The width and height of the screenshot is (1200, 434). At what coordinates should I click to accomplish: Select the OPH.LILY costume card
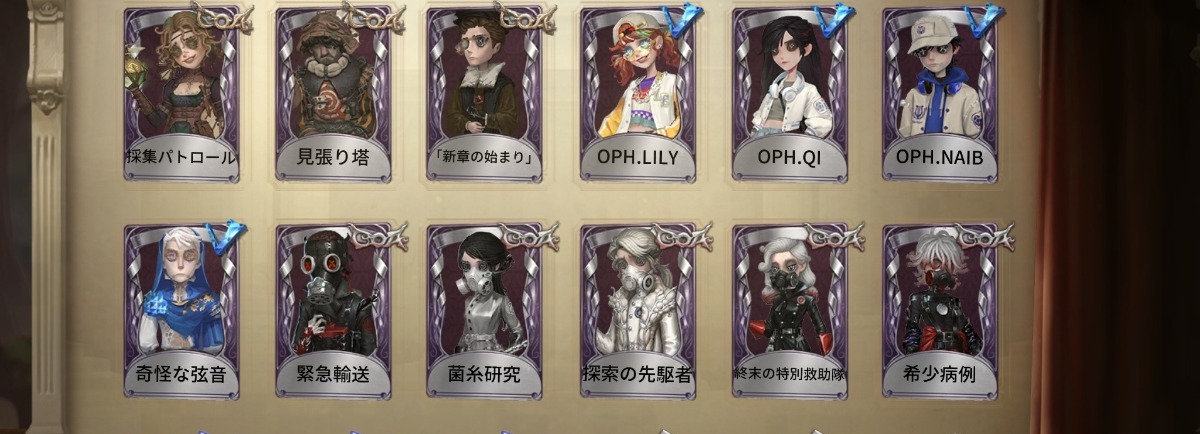pyautogui.click(x=638, y=95)
